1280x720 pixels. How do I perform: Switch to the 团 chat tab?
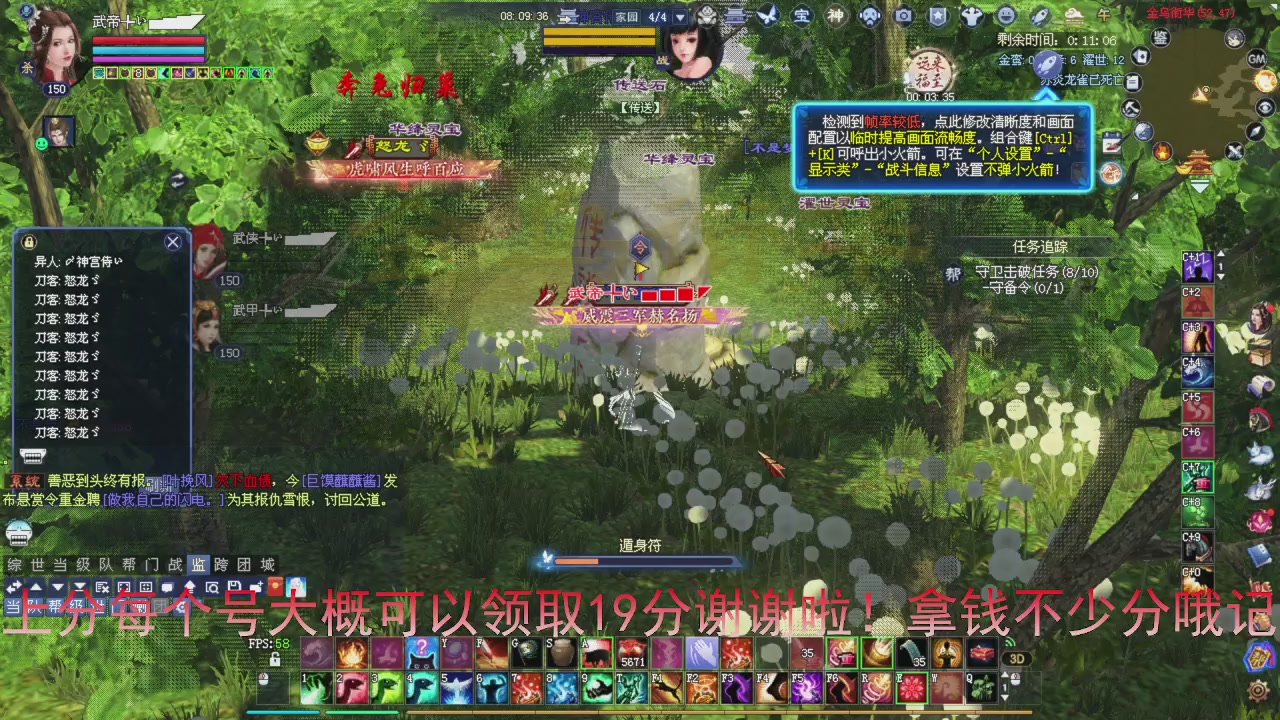pyautogui.click(x=245, y=564)
